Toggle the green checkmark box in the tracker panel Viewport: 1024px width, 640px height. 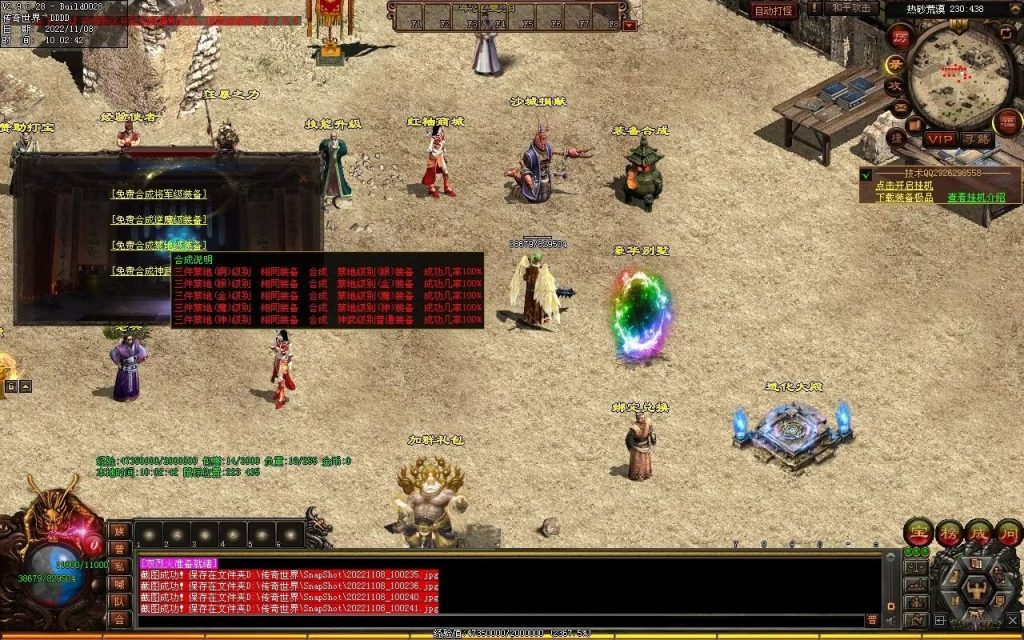[x=866, y=174]
